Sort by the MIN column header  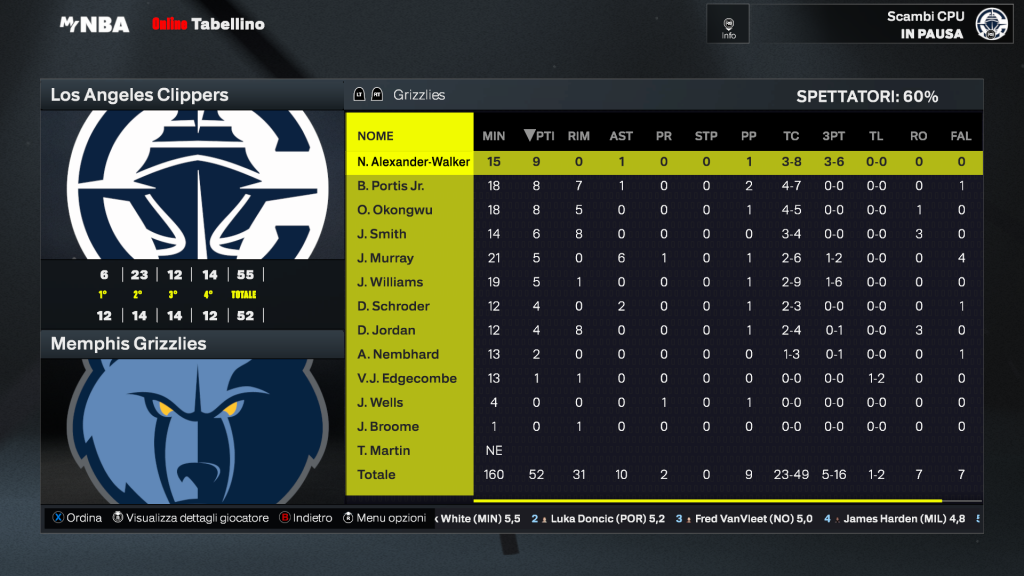click(494, 136)
